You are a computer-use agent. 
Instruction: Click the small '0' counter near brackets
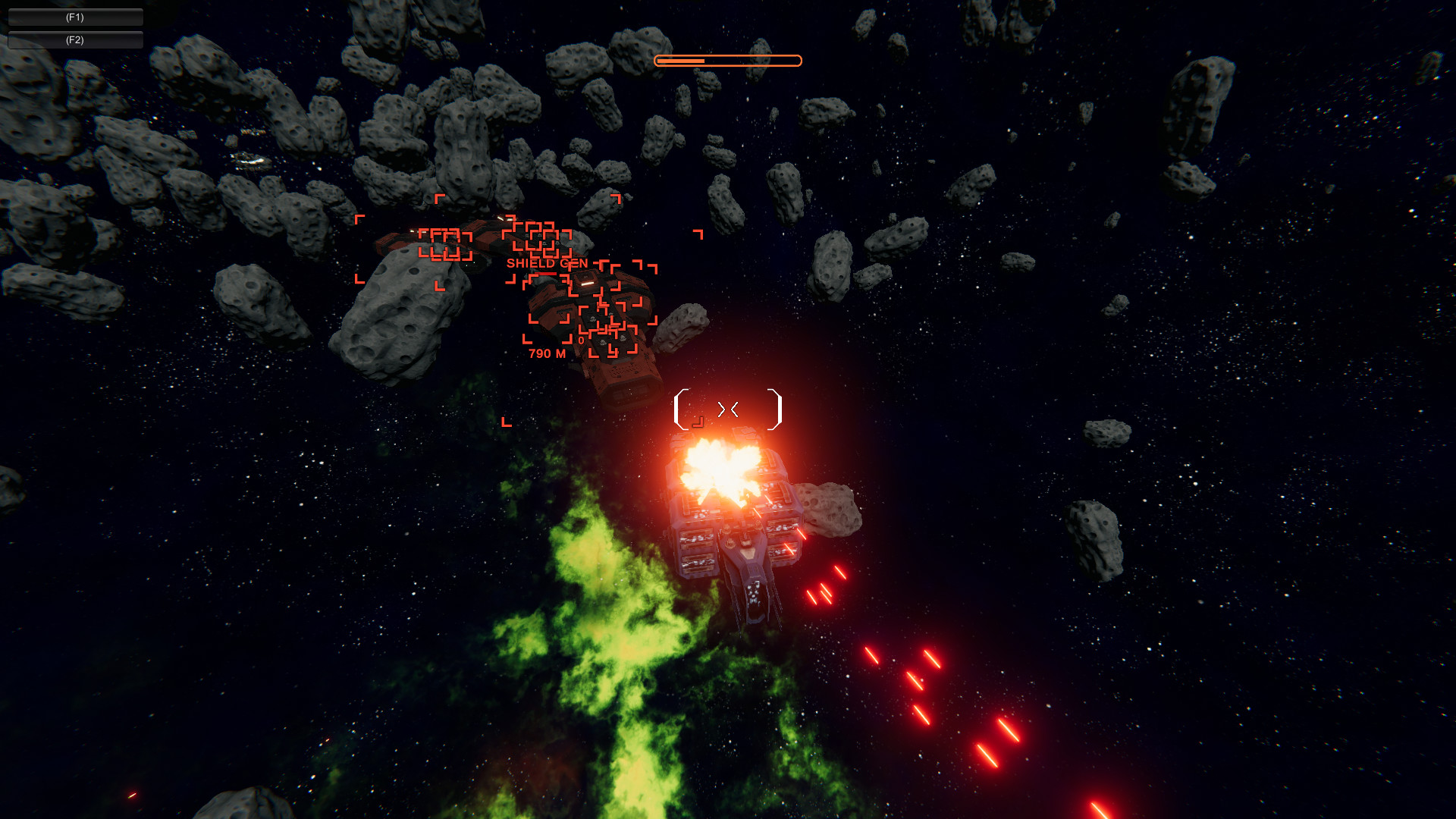pos(579,341)
